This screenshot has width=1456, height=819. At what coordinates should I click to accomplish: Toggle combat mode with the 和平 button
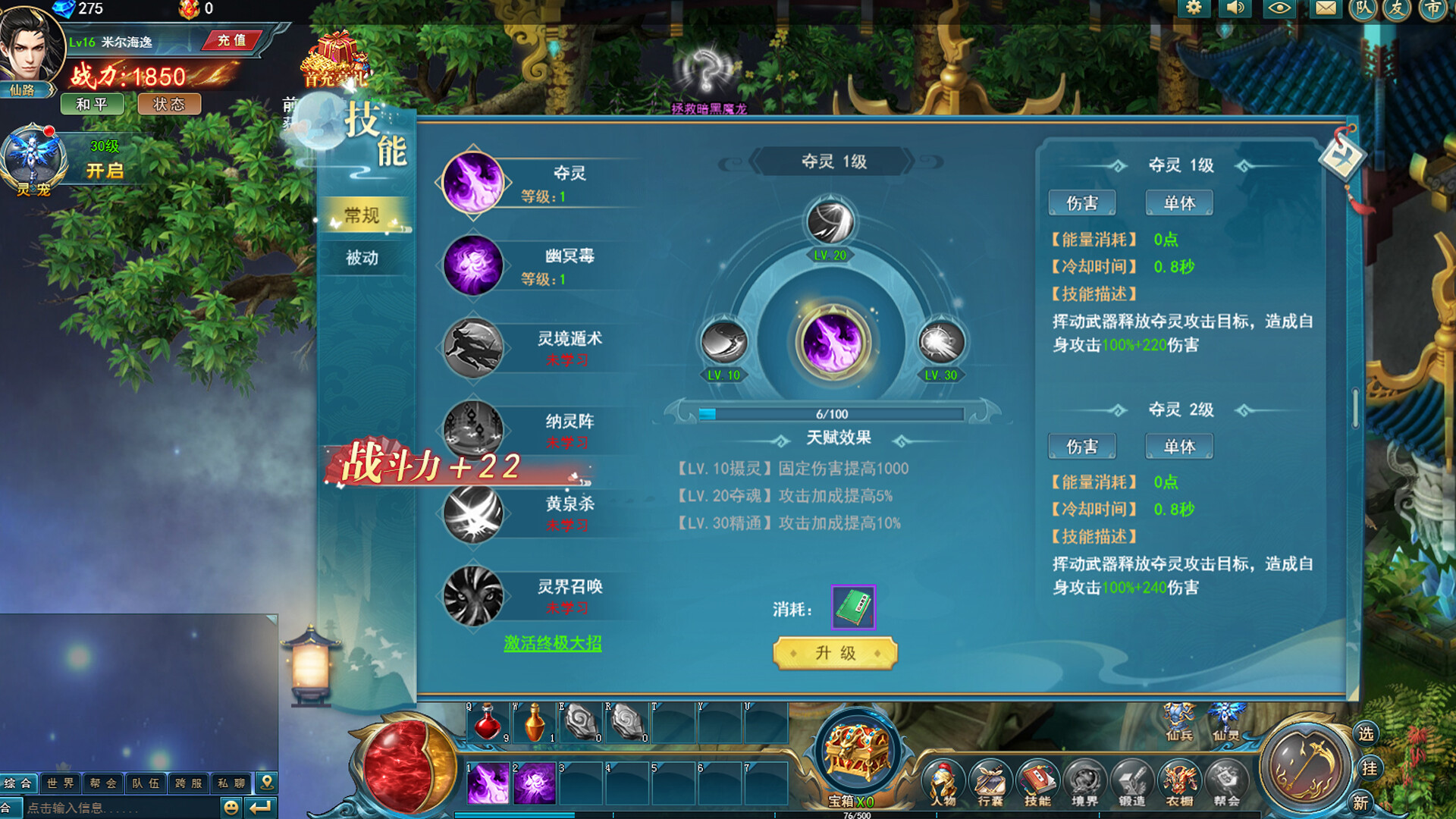(x=92, y=105)
